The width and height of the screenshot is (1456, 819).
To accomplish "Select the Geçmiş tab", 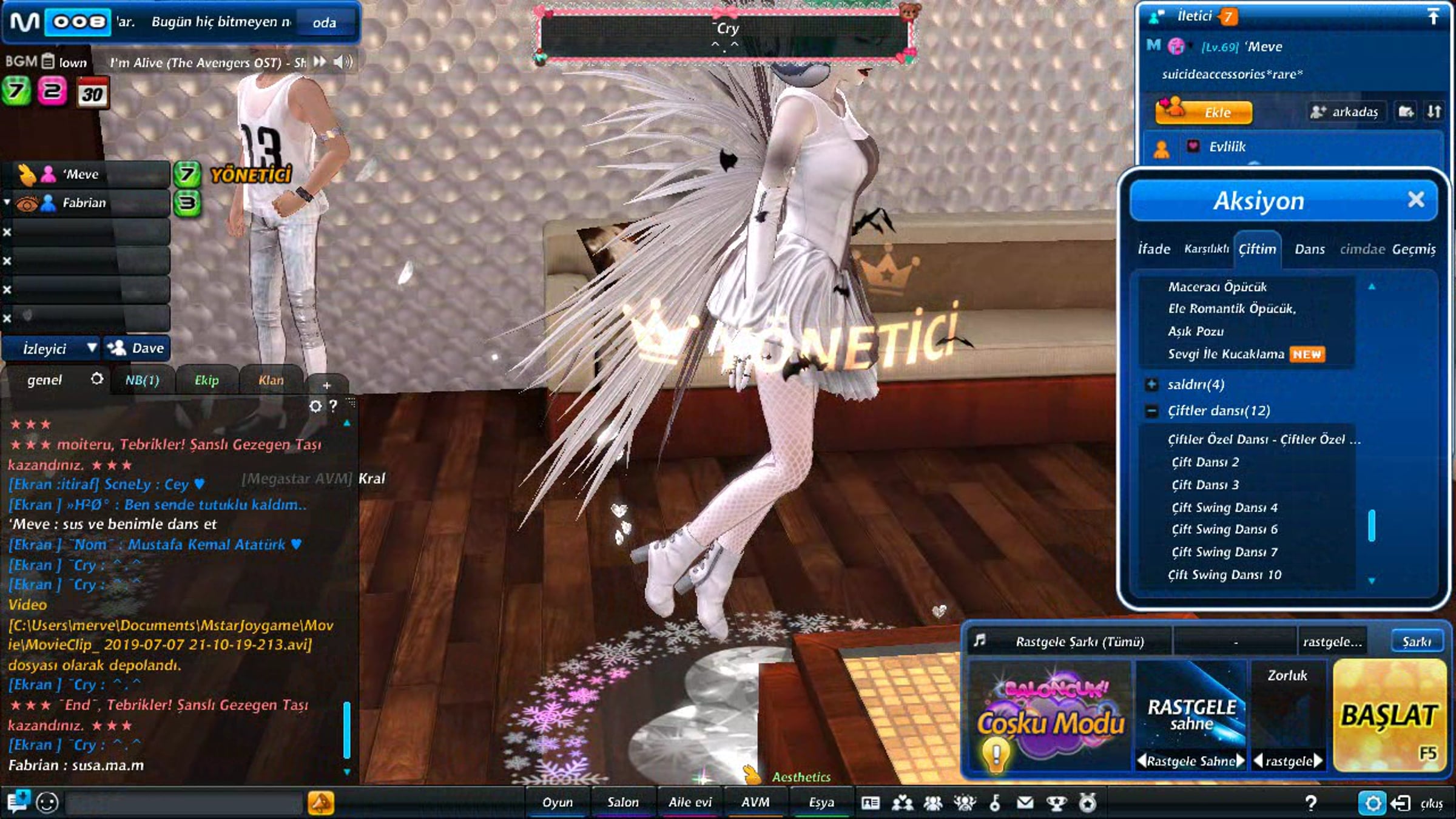I will point(1414,249).
